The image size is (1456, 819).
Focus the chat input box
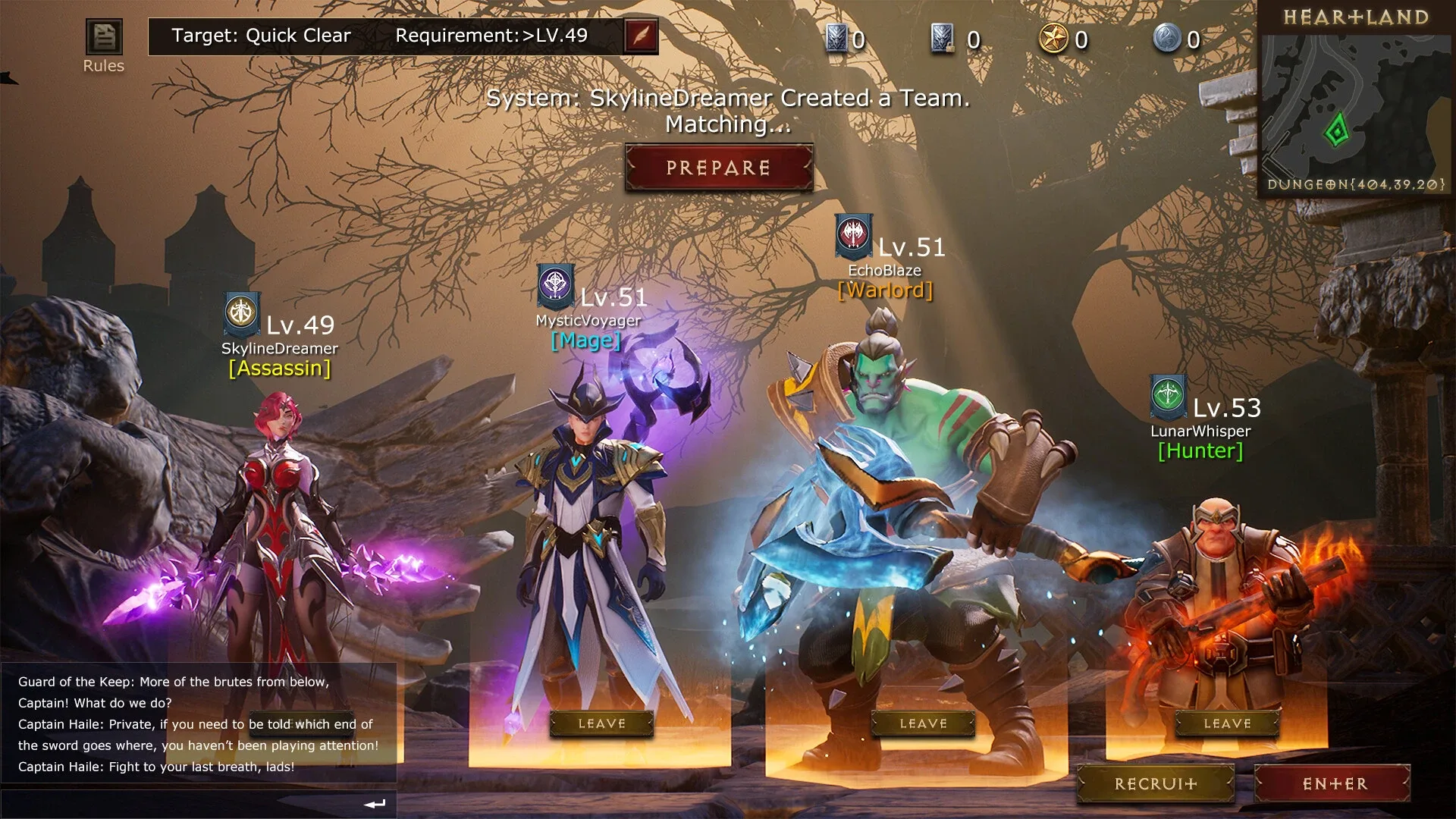pos(182,804)
